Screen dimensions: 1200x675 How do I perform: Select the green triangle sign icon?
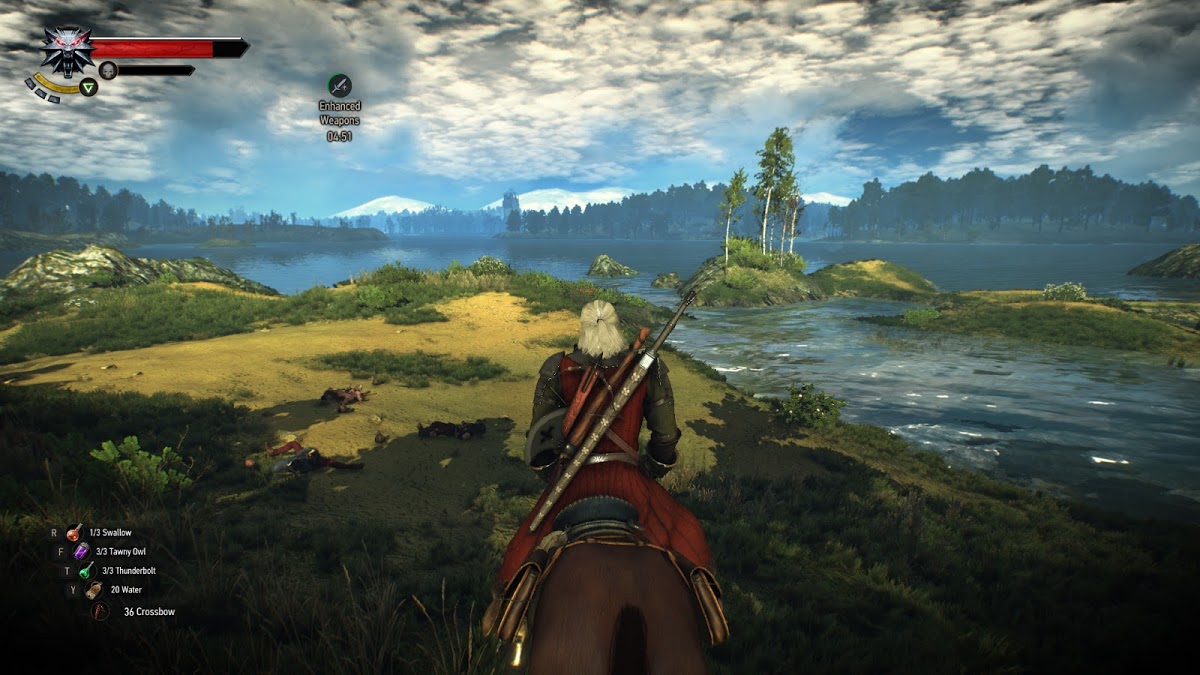pyautogui.click(x=89, y=87)
